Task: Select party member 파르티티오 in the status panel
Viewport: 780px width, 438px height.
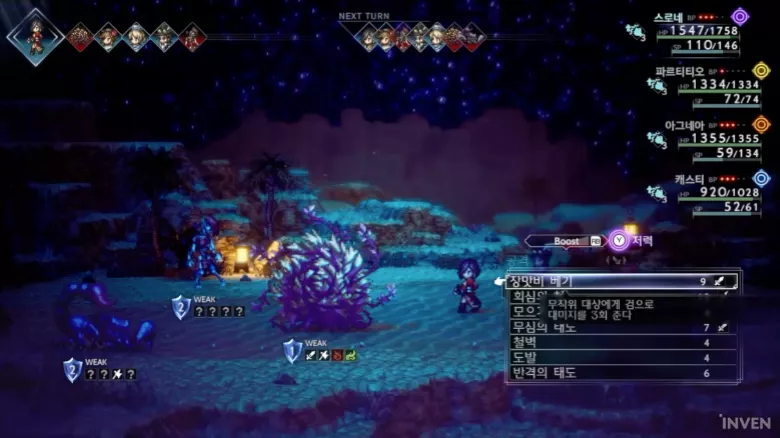Action: 705,85
